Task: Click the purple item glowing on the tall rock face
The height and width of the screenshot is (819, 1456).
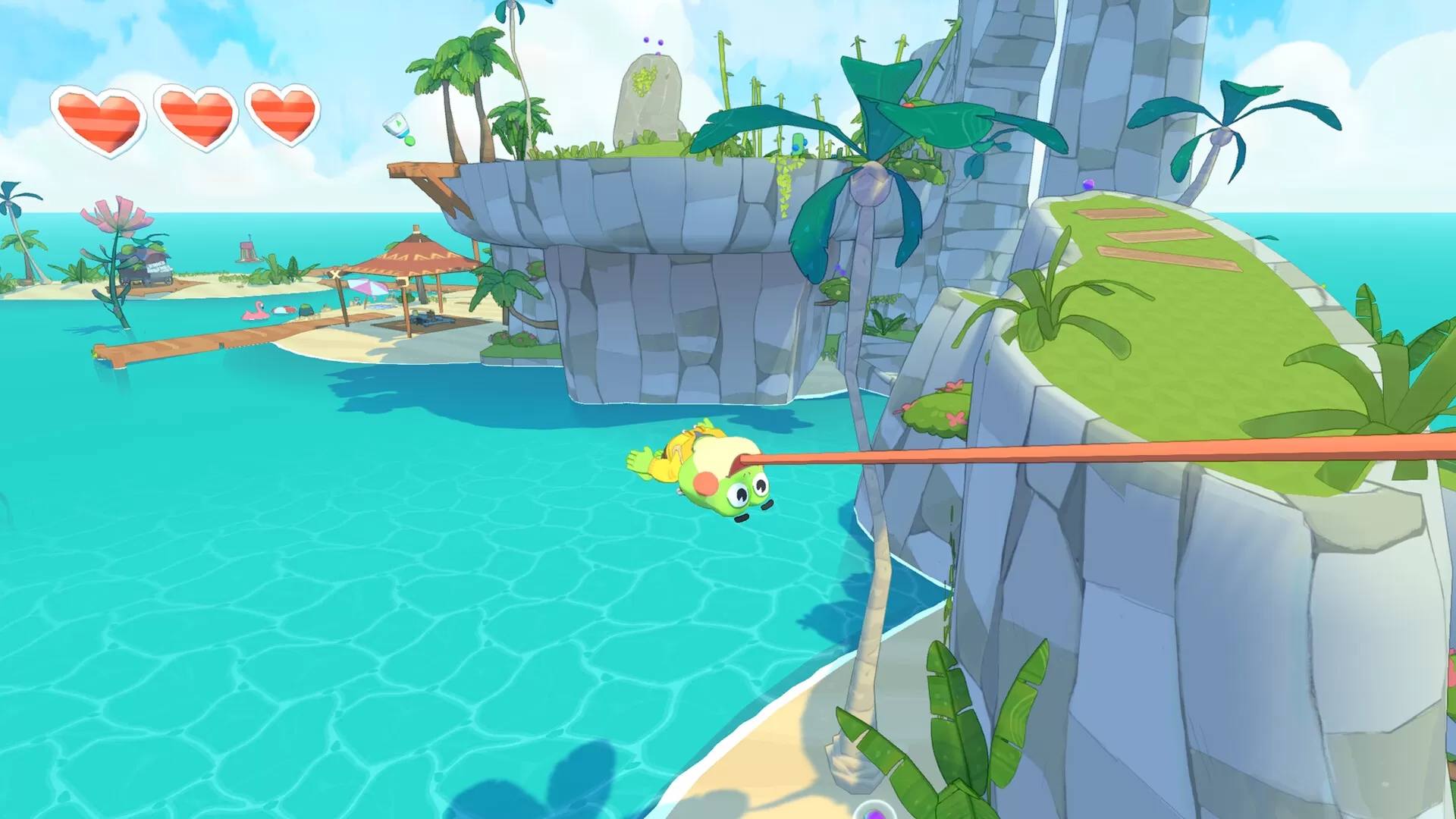Action: coord(1088,185)
